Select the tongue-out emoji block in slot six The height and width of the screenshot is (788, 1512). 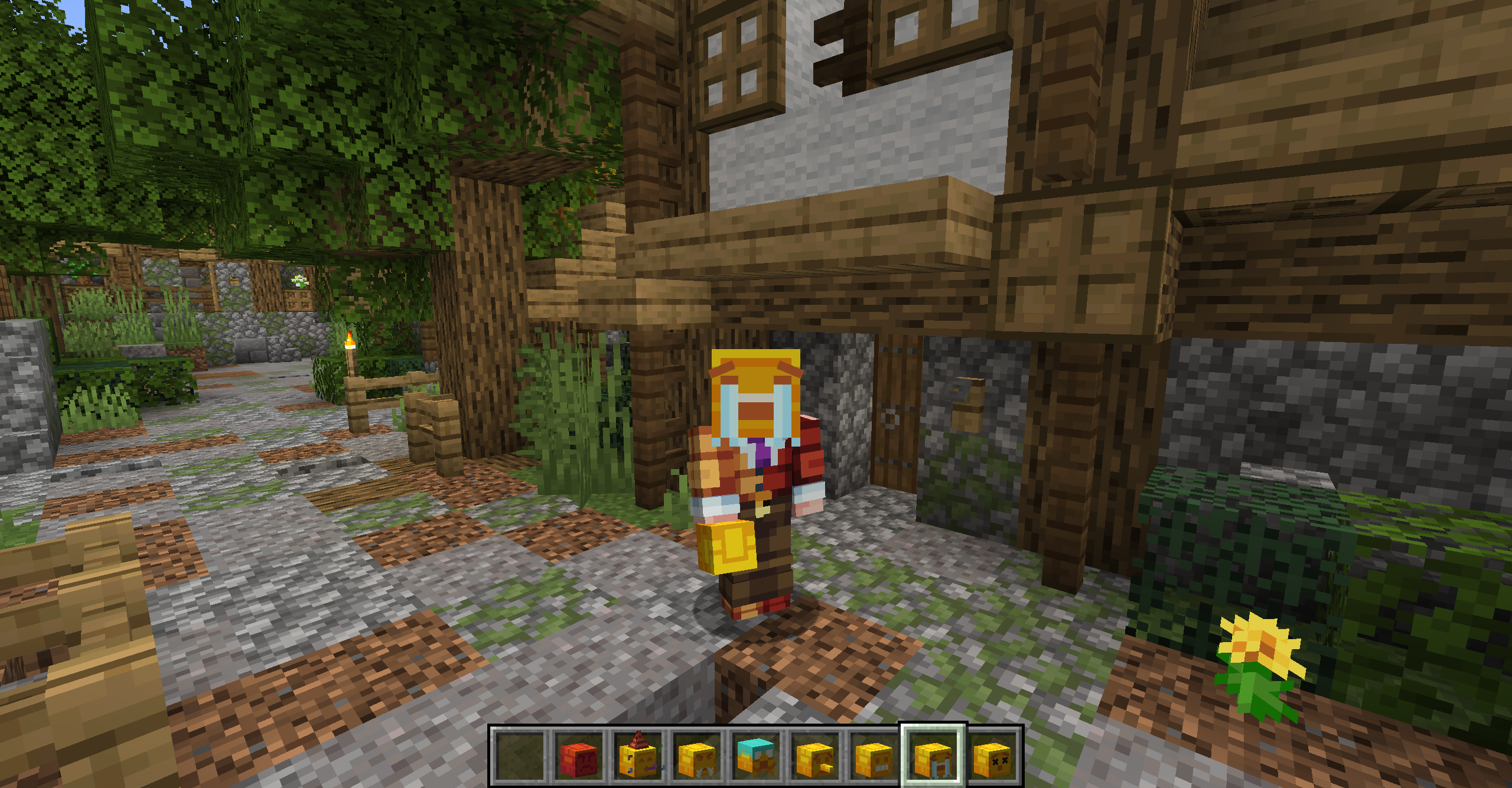(813, 757)
